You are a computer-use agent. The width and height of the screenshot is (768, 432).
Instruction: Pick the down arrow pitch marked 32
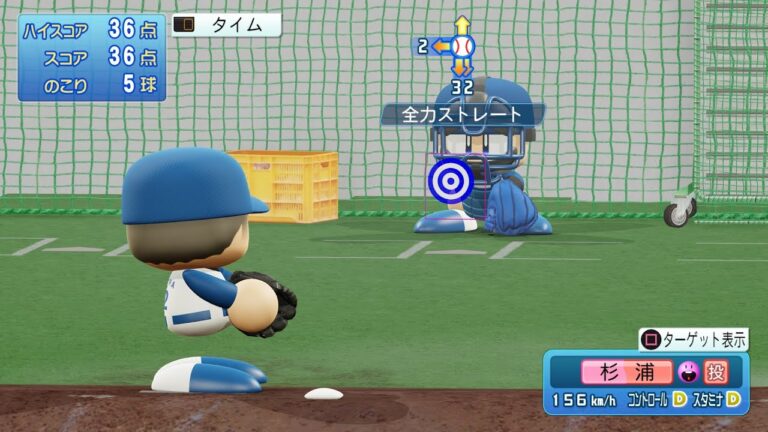(x=461, y=68)
